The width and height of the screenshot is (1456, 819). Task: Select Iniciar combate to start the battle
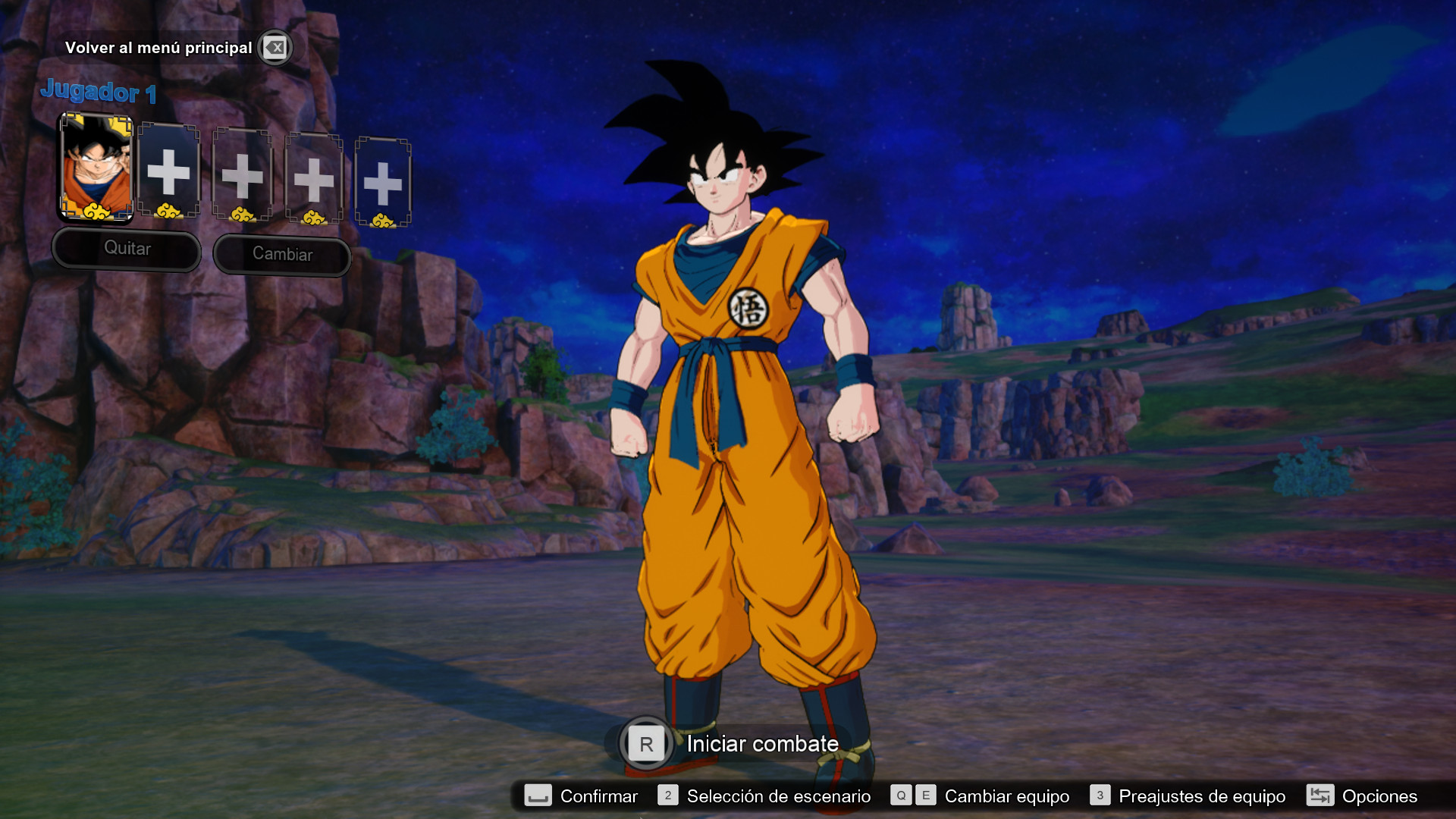[x=761, y=744]
